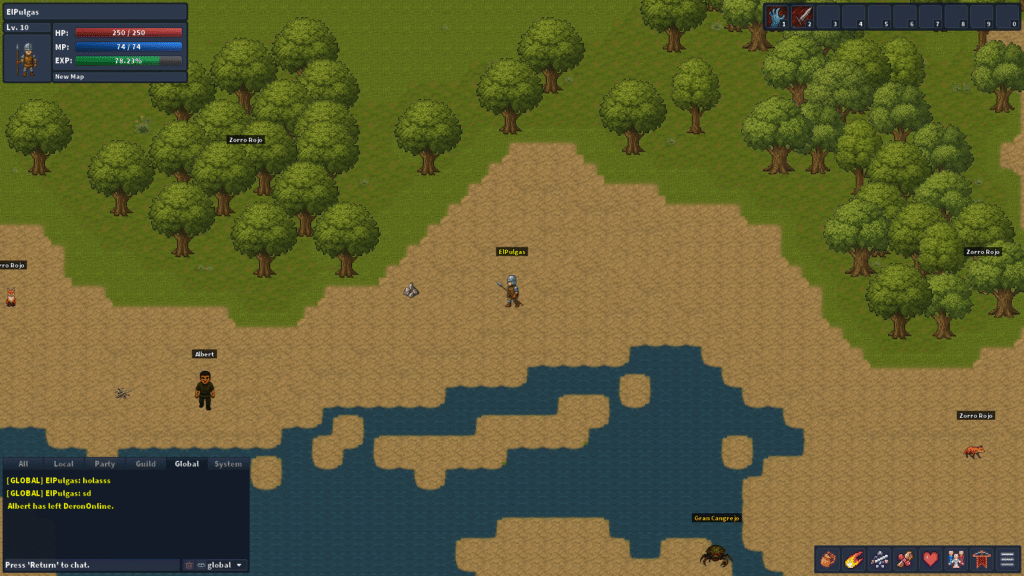View the System chat tab

click(x=228, y=464)
